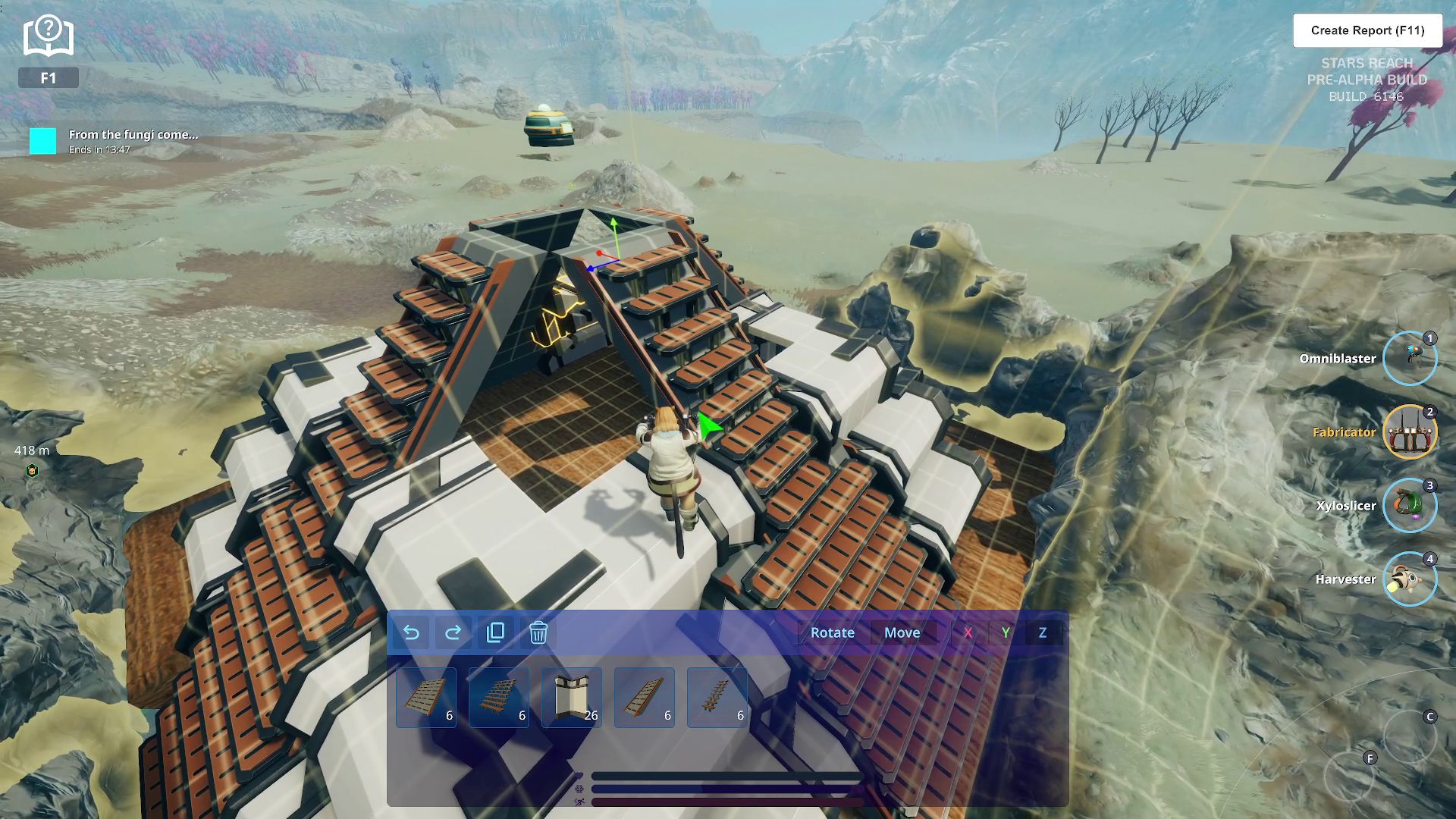Click the Create Report button
Screen dimensions: 1456x819
pos(1367,30)
